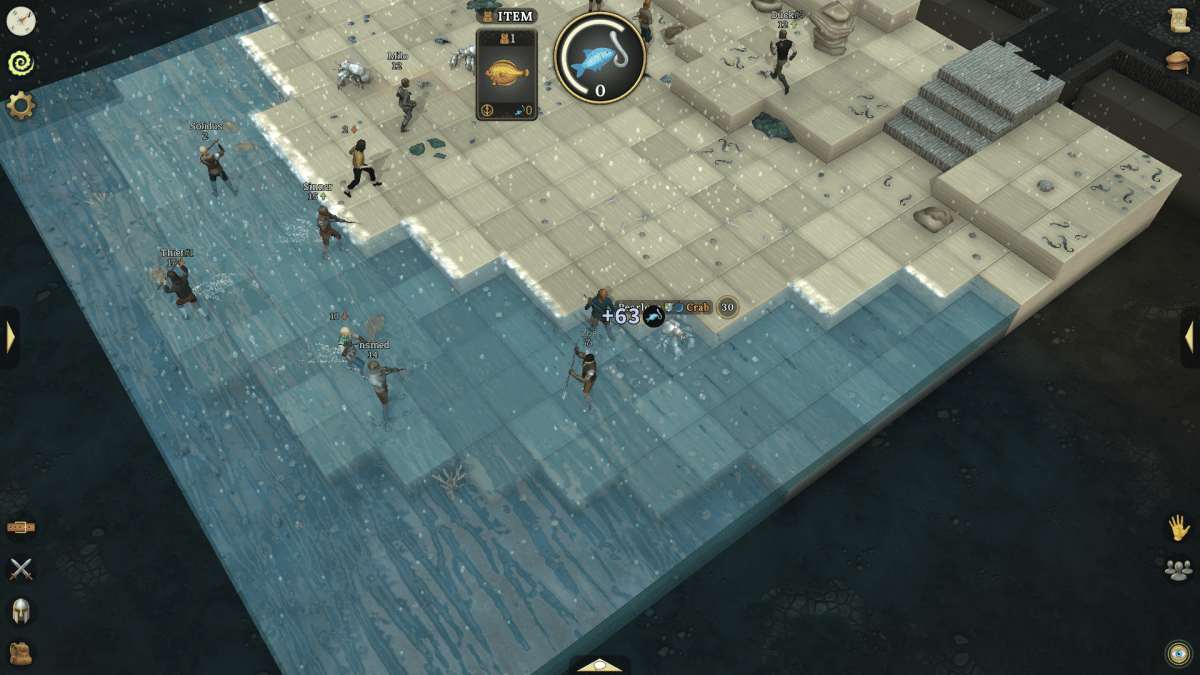The image size is (1200, 675).
Task: Open the leather belt icon
Action: (20, 527)
